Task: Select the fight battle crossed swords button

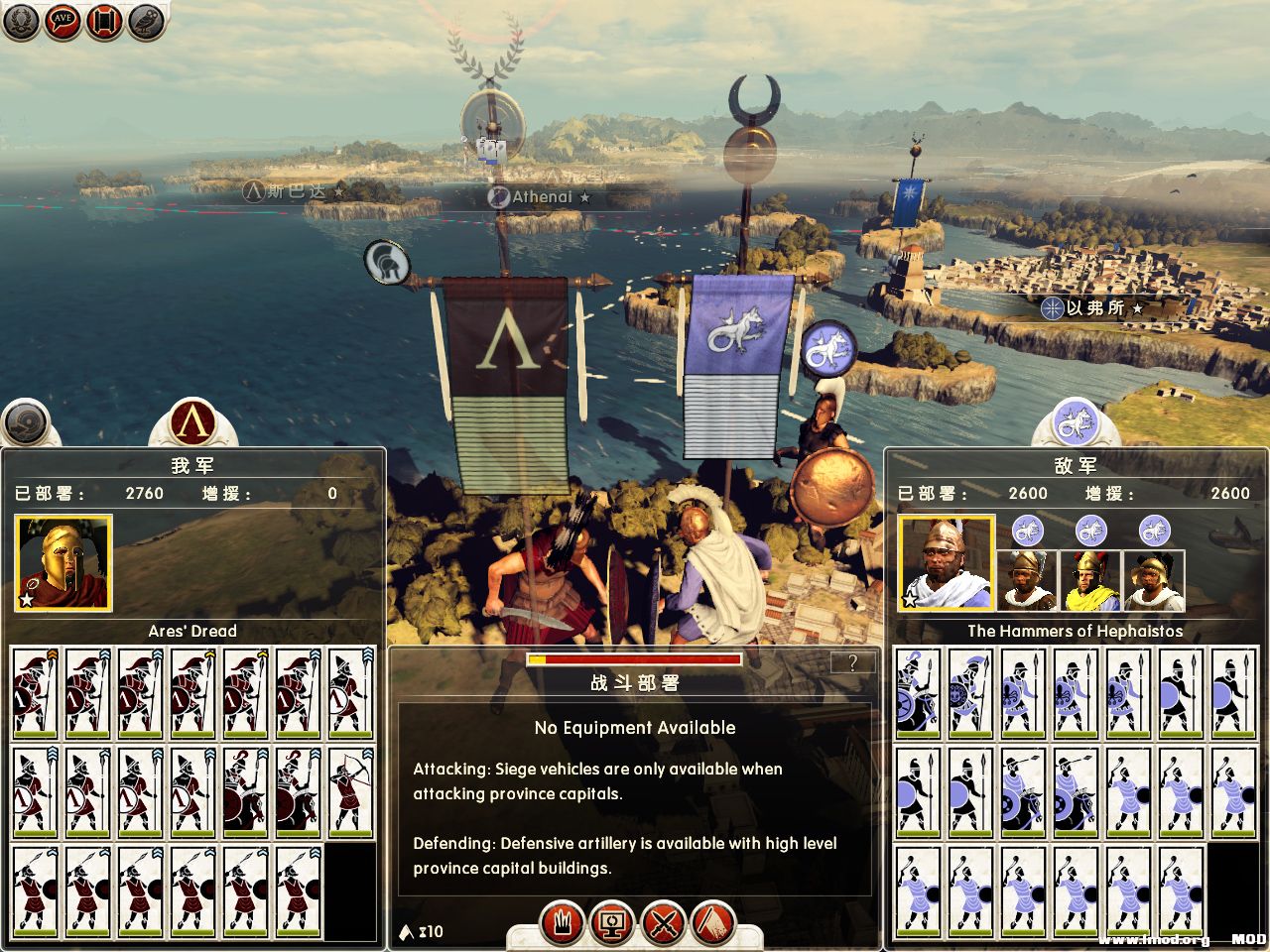Action: click(x=663, y=924)
